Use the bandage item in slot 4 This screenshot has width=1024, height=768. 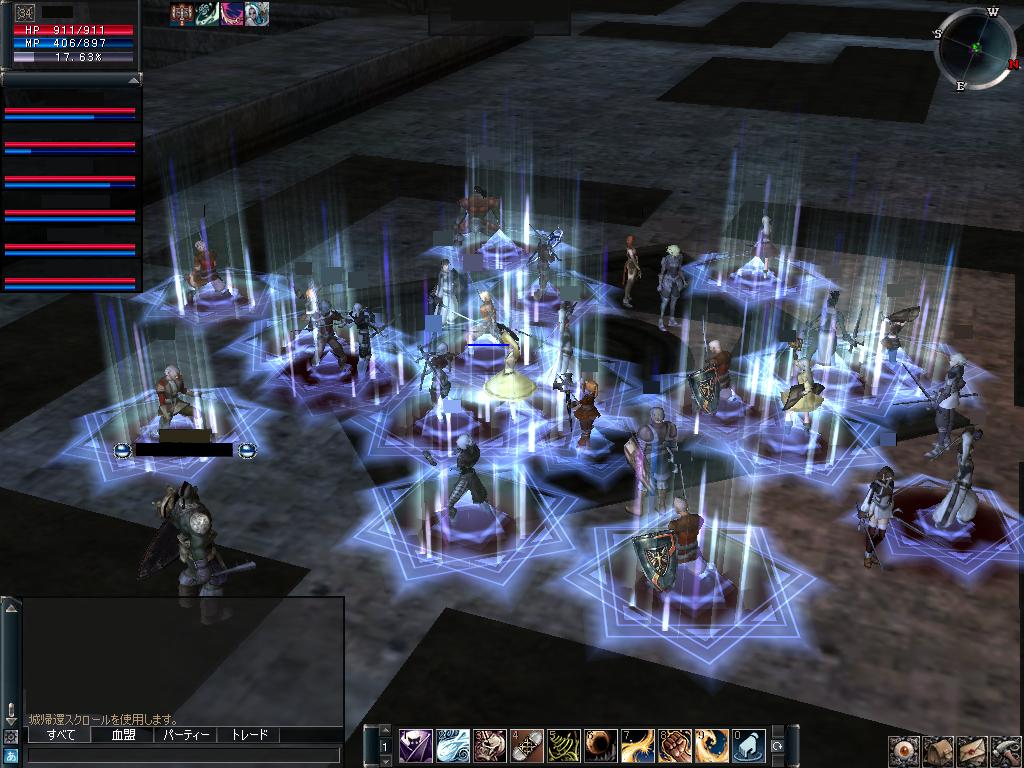coord(527,747)
